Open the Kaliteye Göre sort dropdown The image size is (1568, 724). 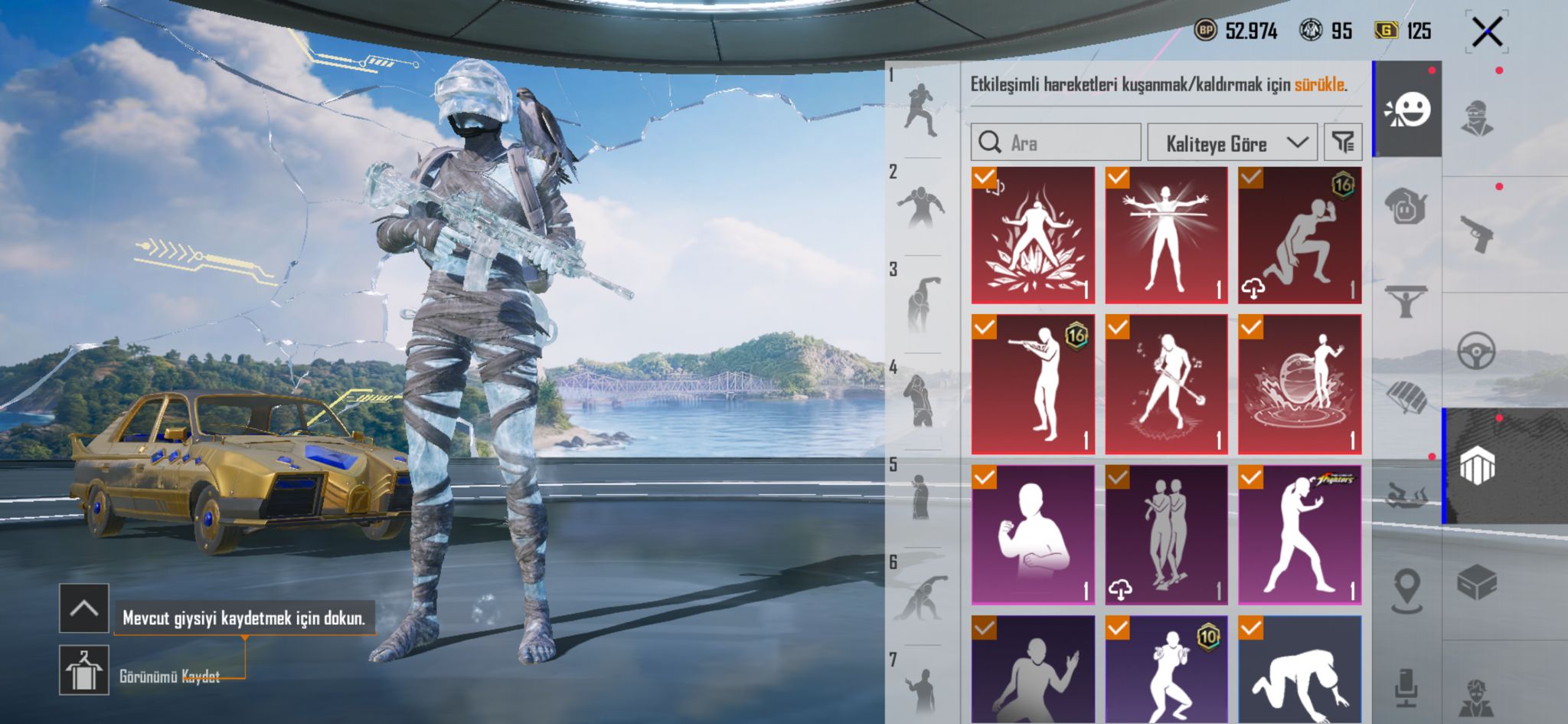click(1231, 143)
